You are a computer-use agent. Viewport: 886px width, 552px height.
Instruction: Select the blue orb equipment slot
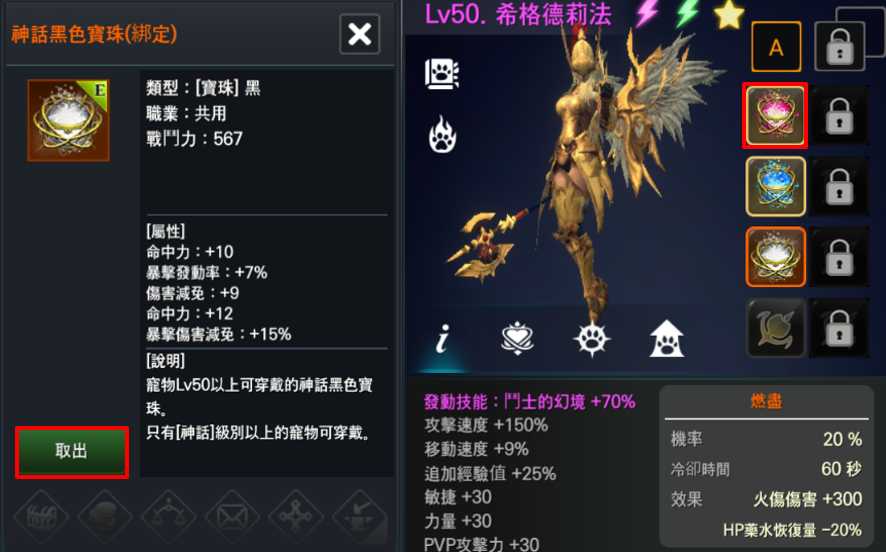775,186
